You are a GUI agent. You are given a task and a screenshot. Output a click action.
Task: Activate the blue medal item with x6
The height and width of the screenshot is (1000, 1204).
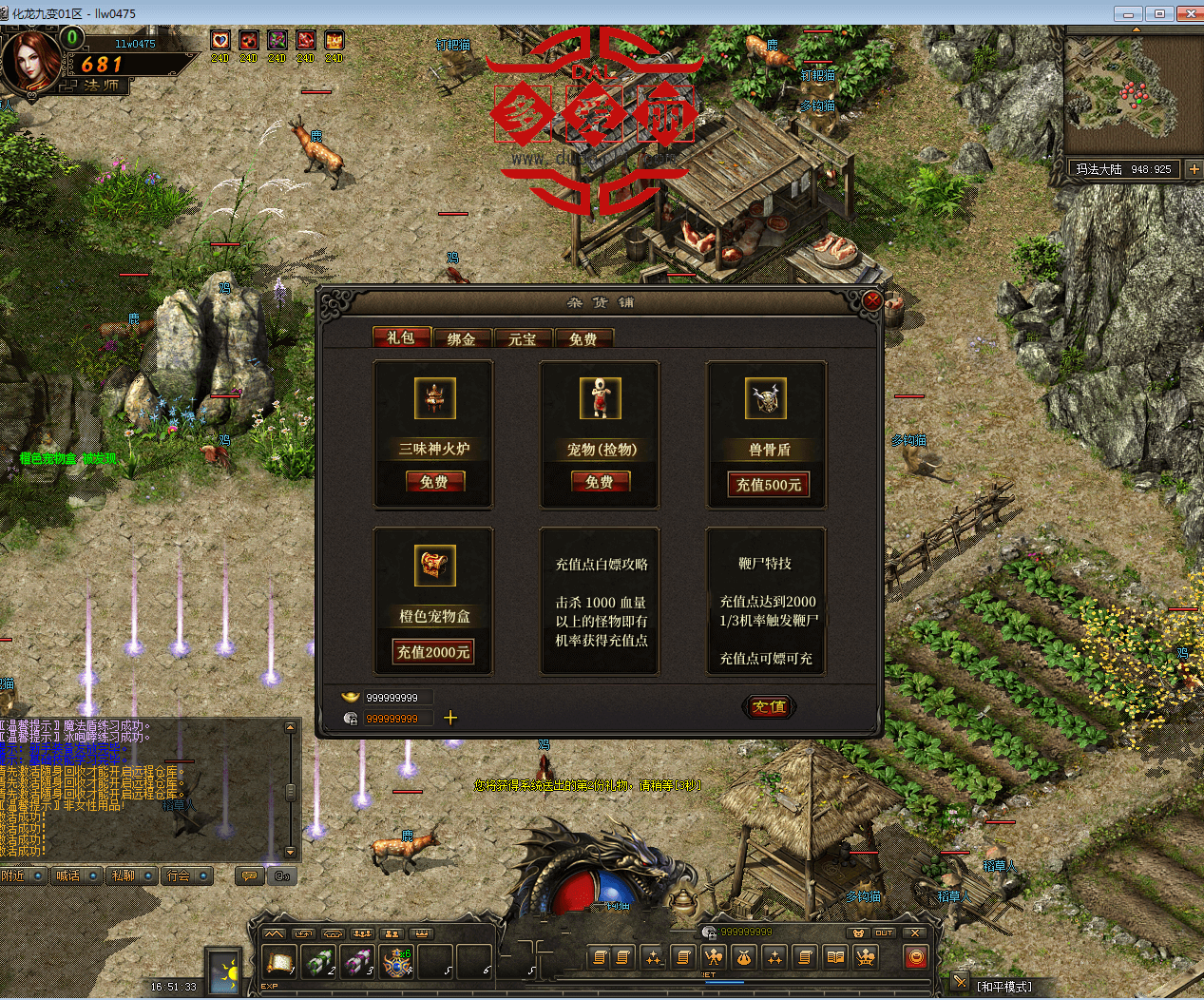(x=396, y=963)
